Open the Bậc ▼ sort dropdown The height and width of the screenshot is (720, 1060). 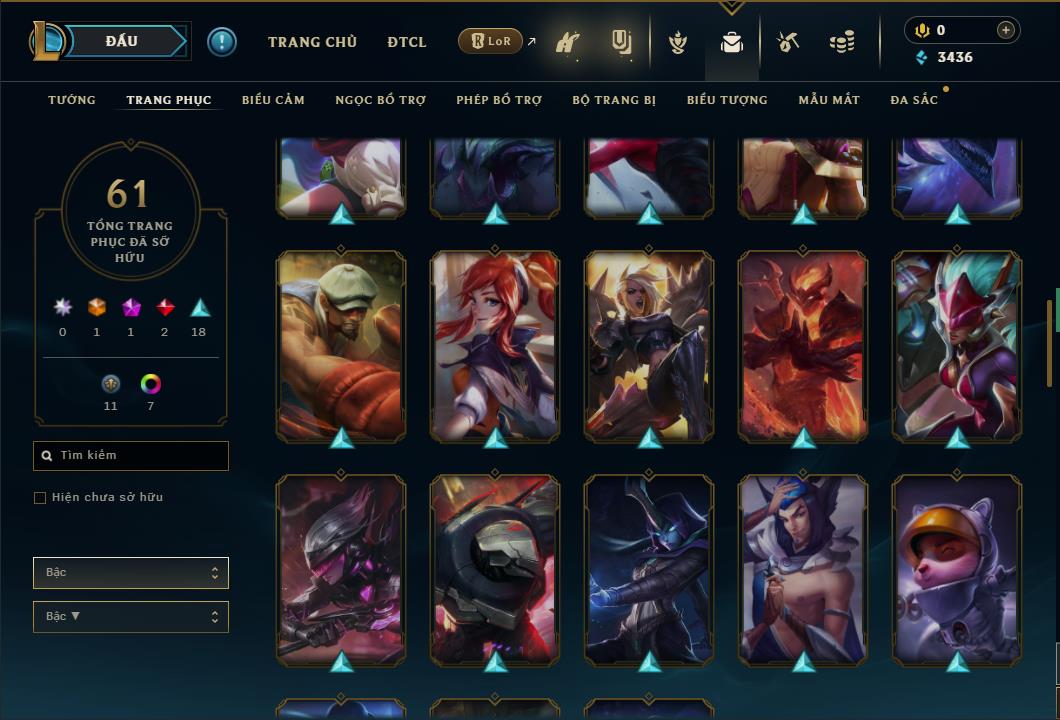(131, 617)
